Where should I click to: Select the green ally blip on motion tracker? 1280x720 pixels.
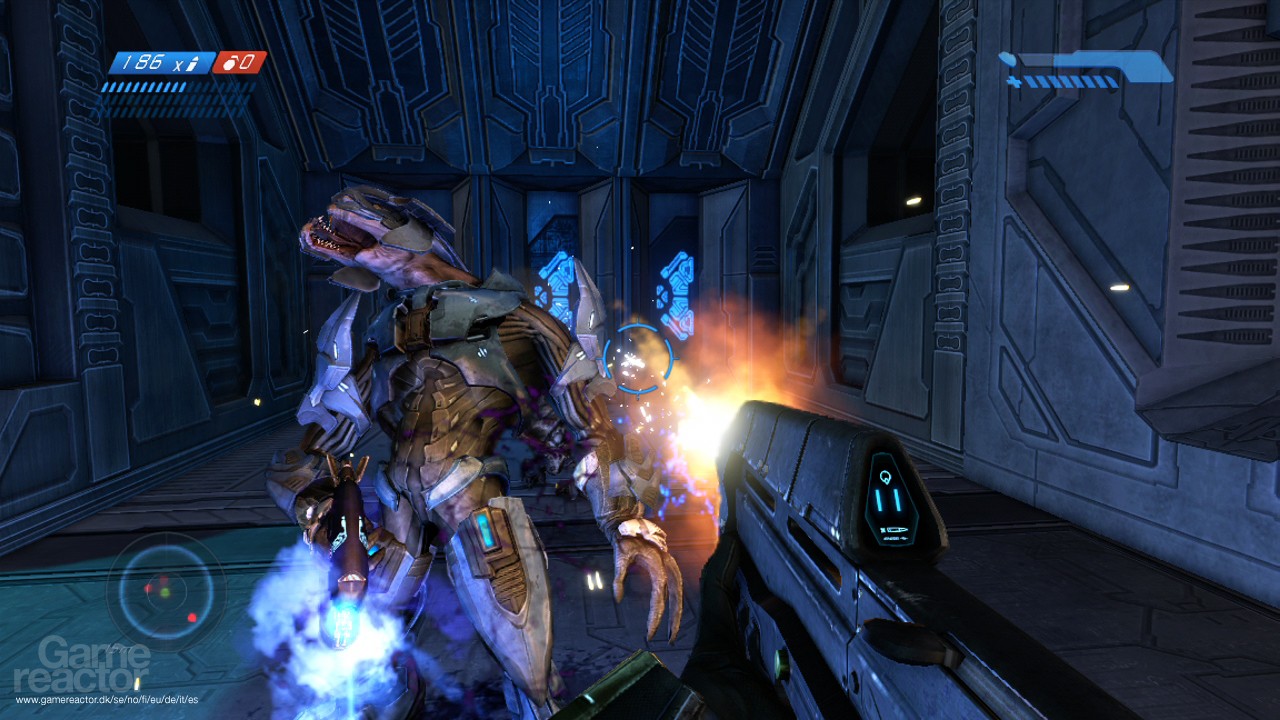tap(165, 594)
